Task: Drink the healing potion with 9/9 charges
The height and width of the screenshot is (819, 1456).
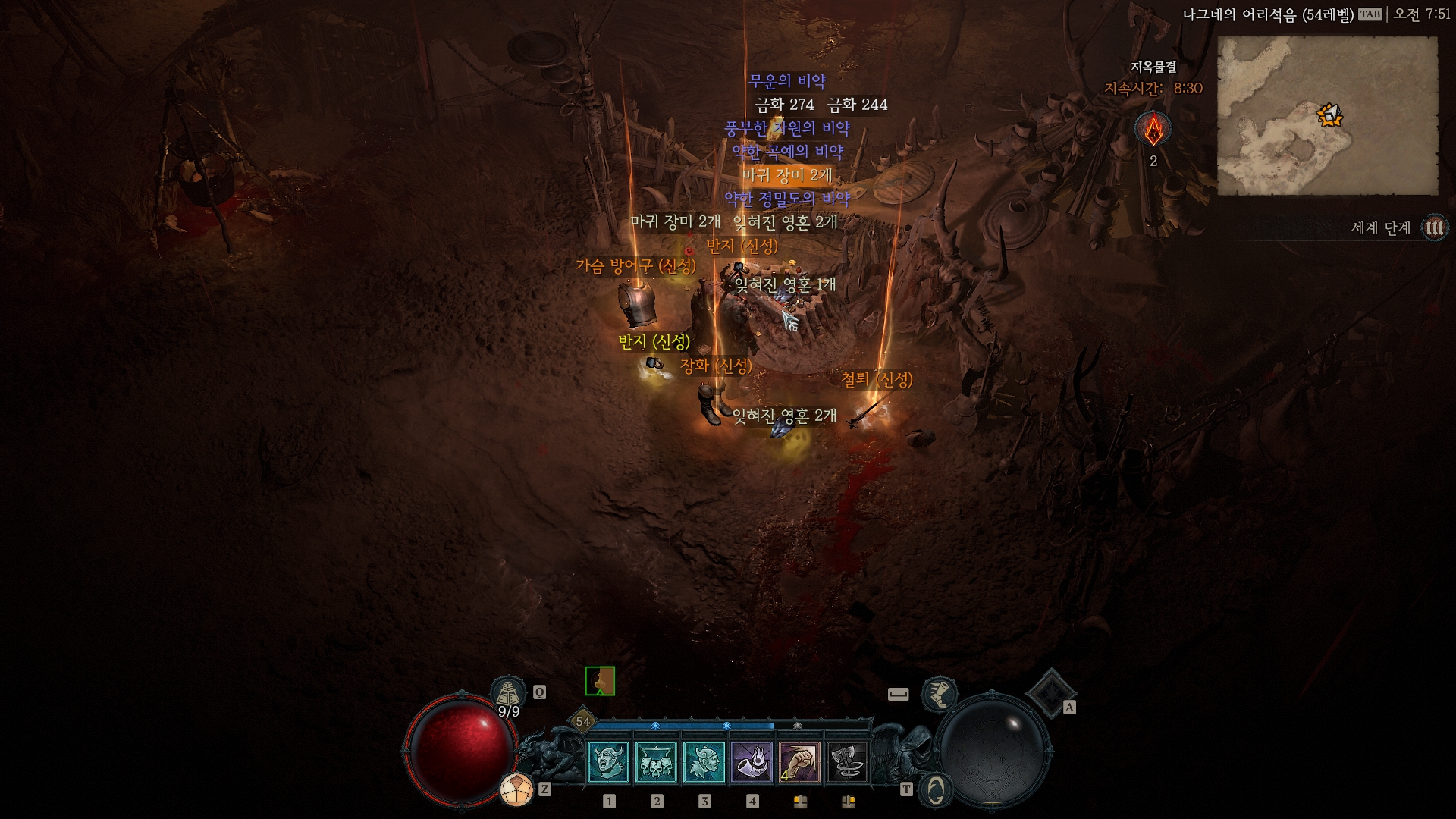Action: click(x=509, y=695)
